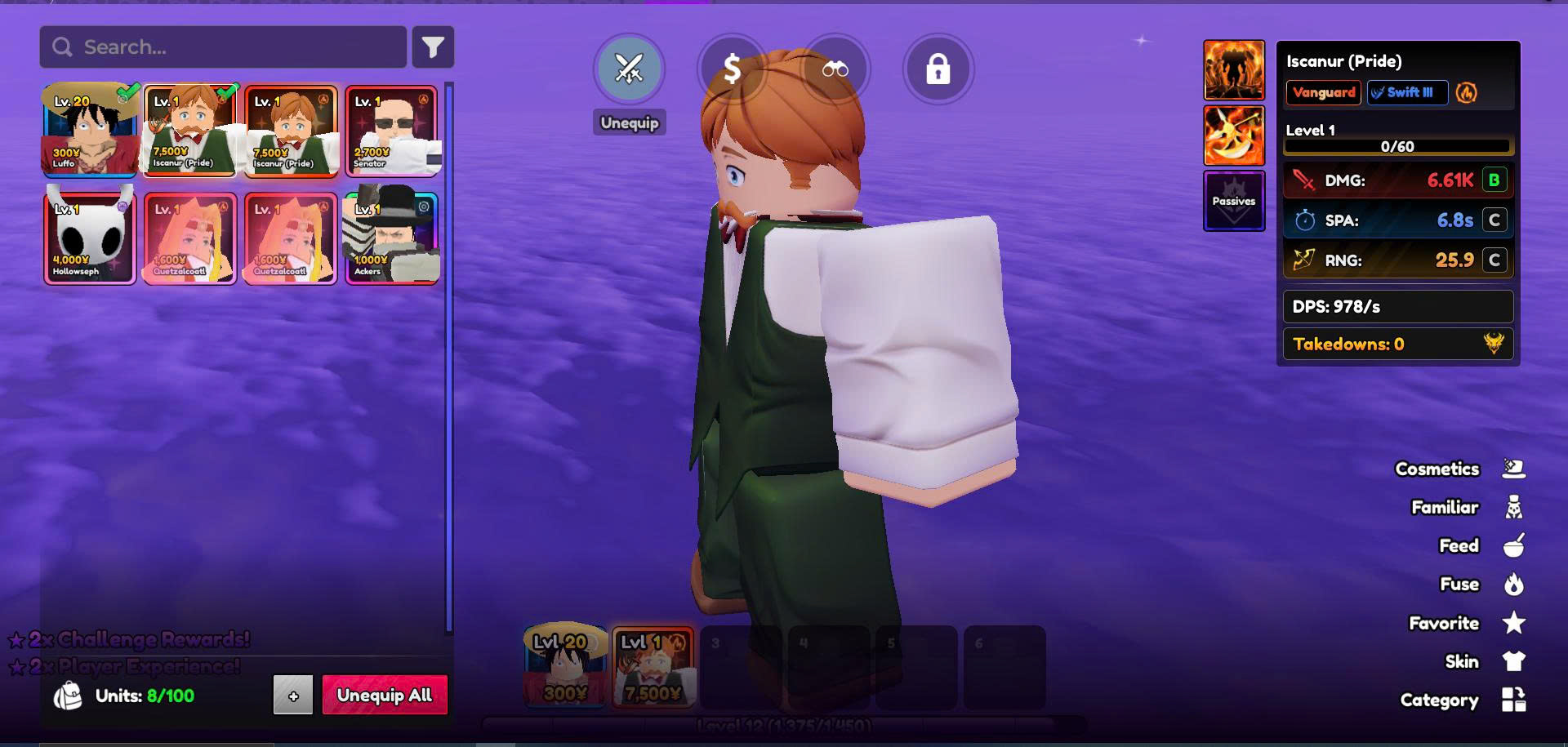Select the Hollowseph unit card

click(90, 238)
